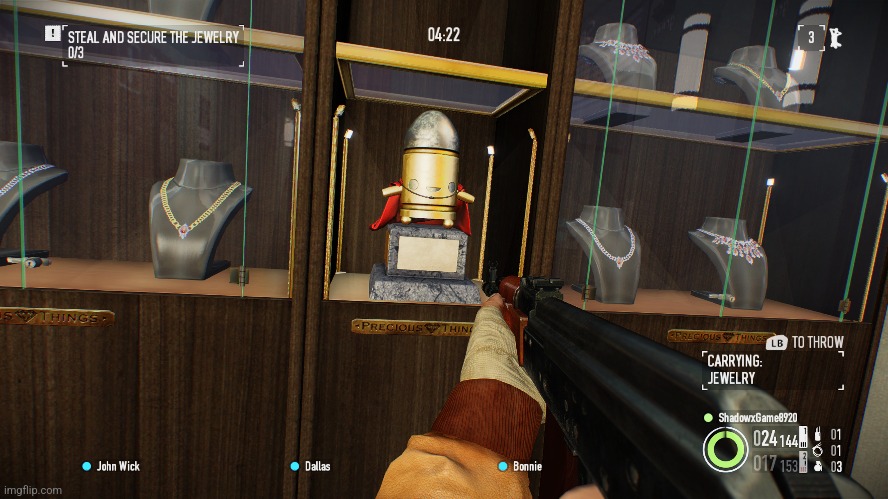Click the circular player health ring
This screenshot has height=499, width=888.
725,448
